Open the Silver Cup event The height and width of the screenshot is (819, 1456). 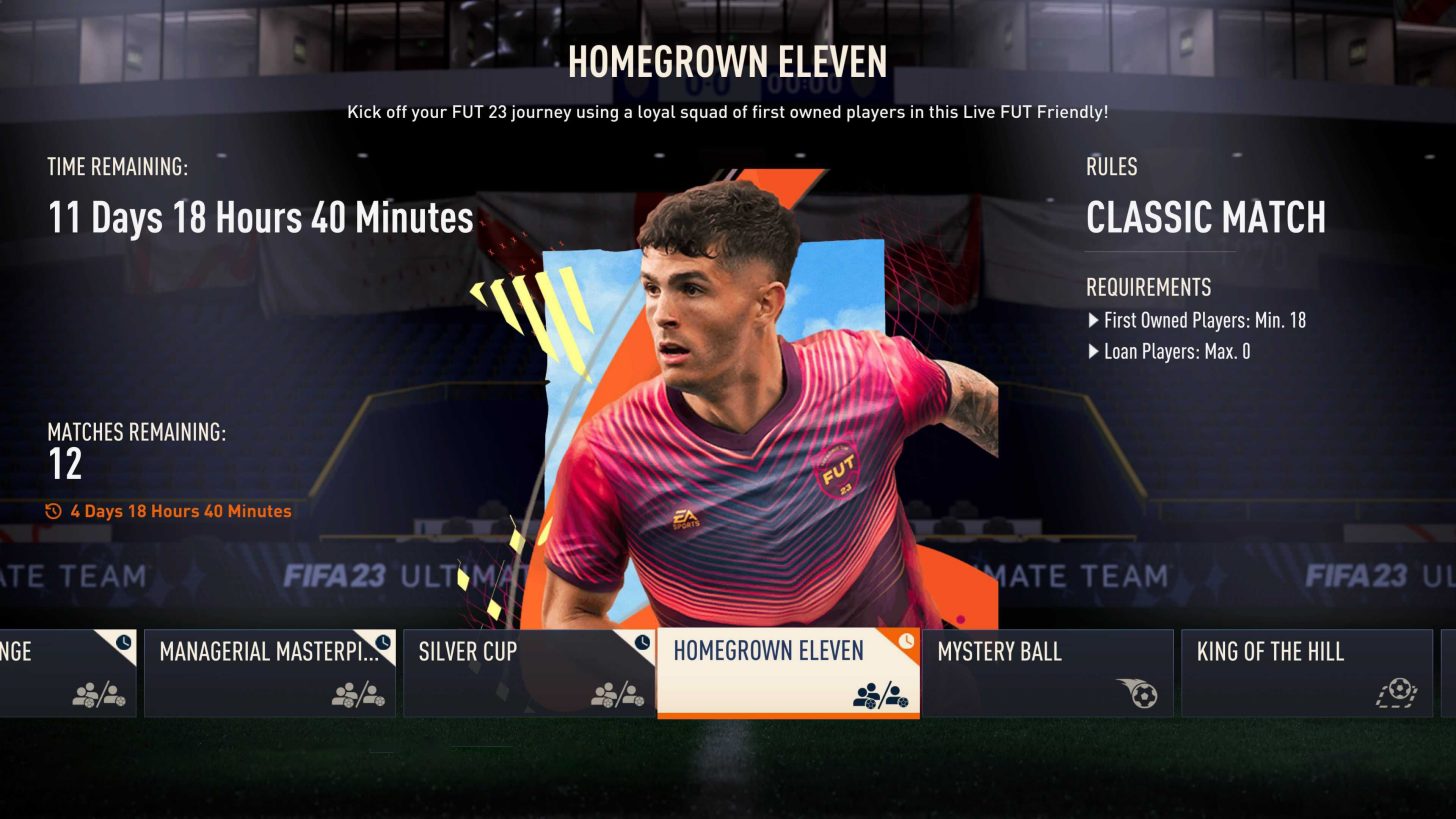pyautogui.click(x=530, y=672)
